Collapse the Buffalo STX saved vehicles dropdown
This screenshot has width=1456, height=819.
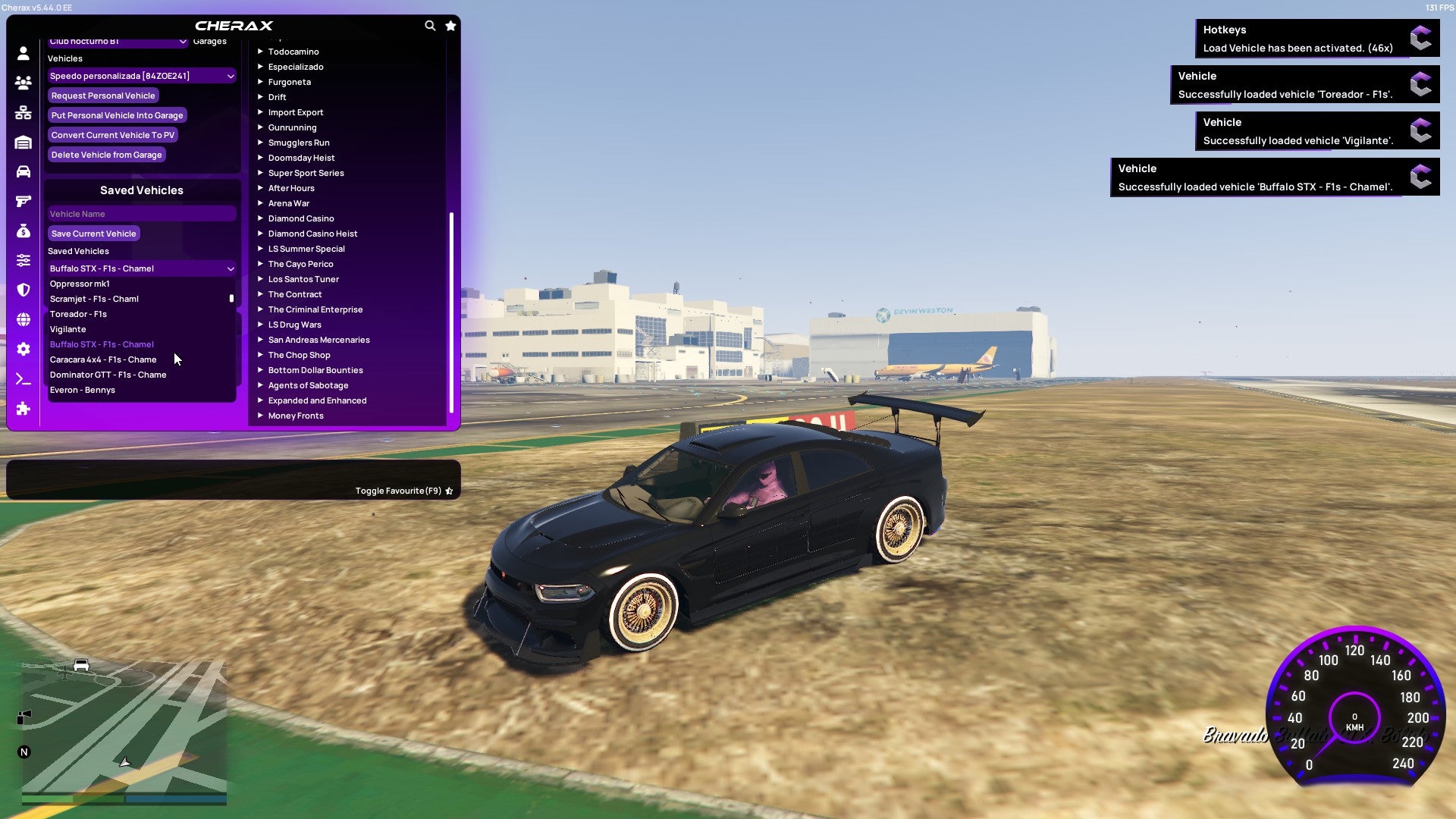[141, 268]
